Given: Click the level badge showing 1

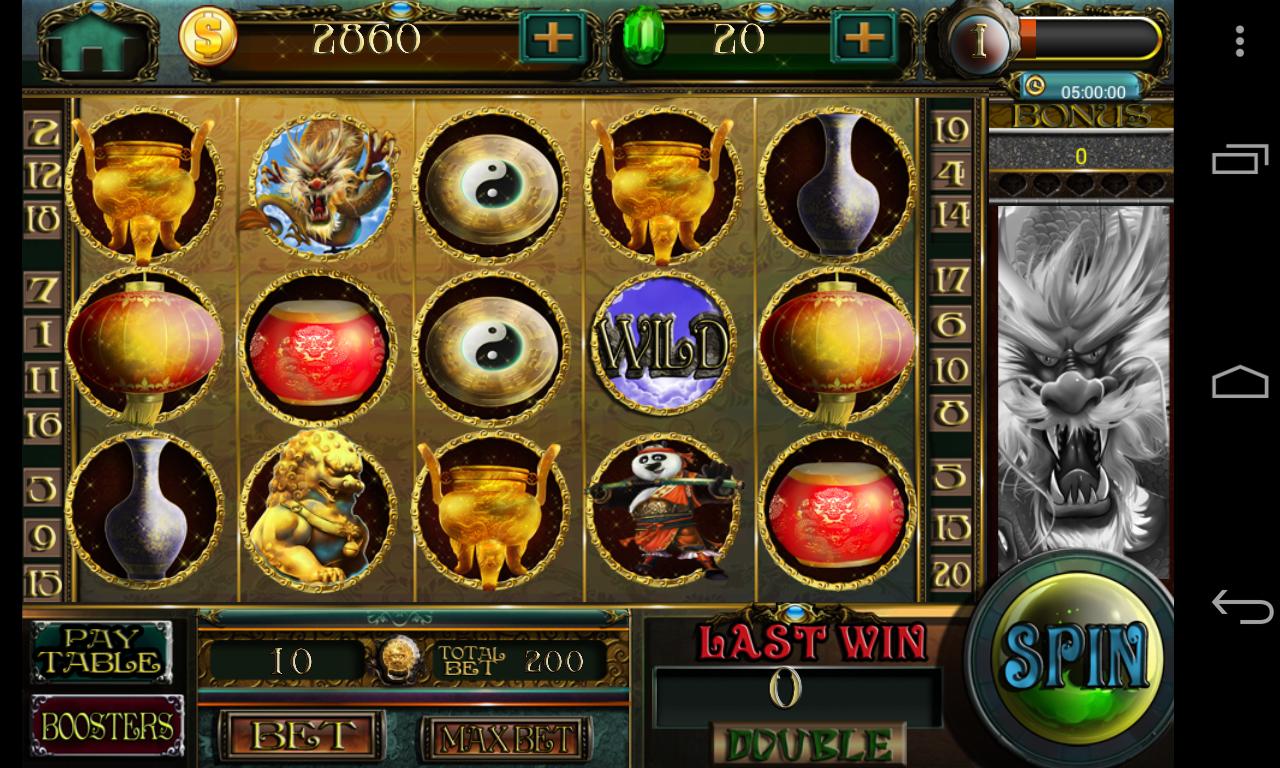Looking at the screenshot, I should [x=981, y=42].
